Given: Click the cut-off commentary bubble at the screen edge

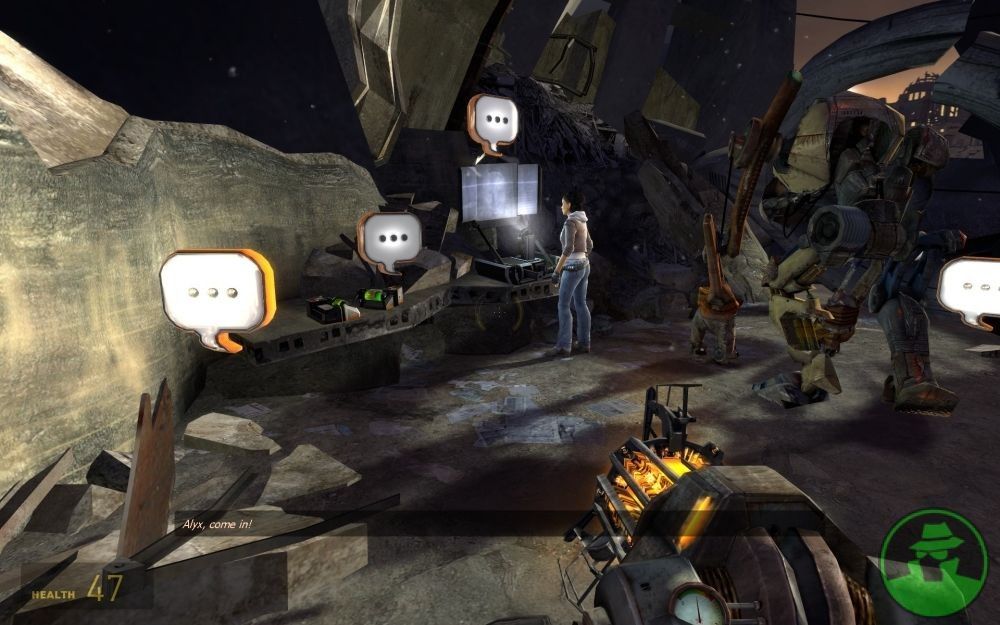Looking at the screenshot, I should click(x=972, y=289).
